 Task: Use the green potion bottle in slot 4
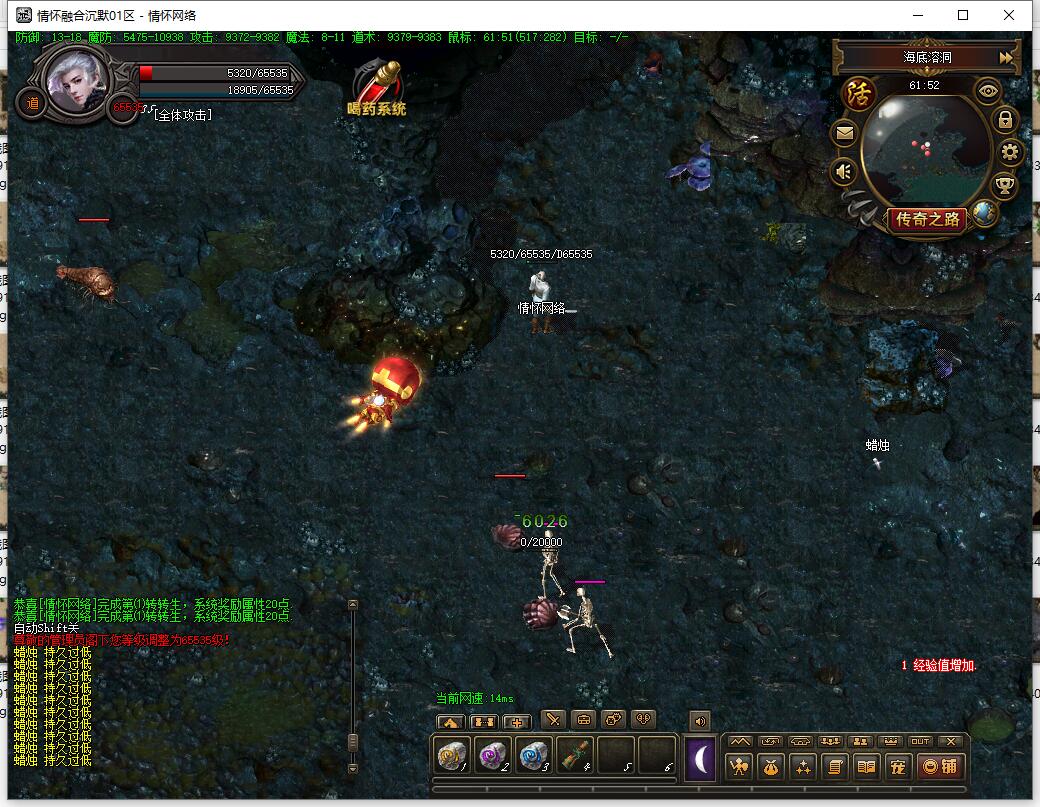point(575,756)
